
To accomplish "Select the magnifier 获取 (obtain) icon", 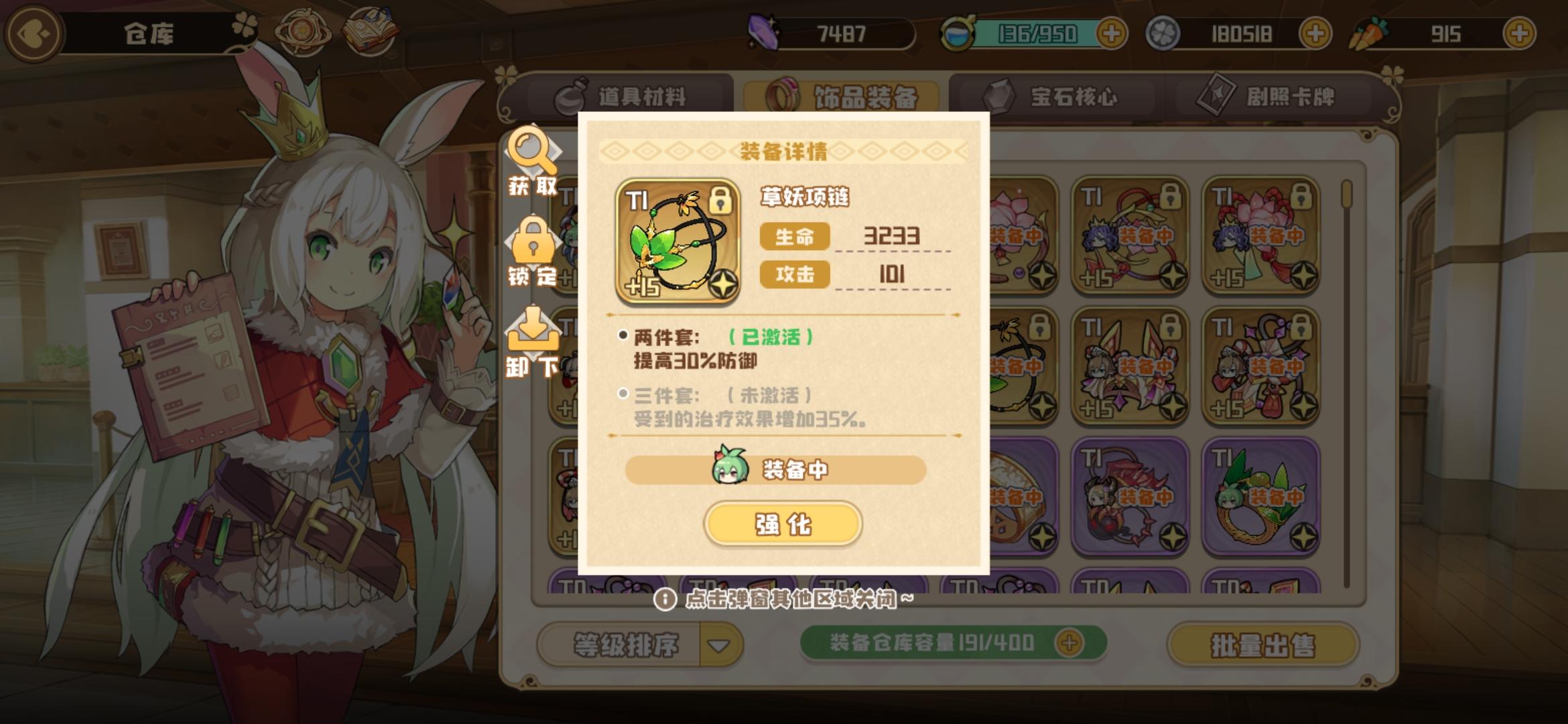I will coord(531,159).
